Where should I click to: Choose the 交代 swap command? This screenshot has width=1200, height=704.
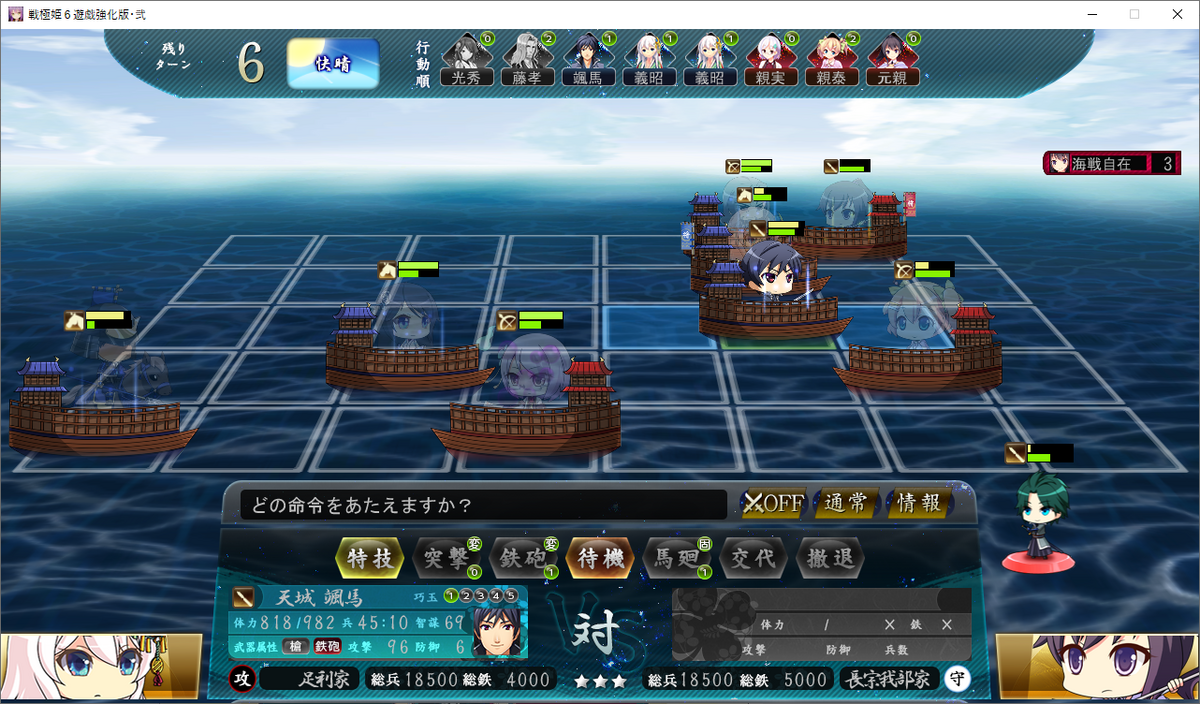(753, 557)
